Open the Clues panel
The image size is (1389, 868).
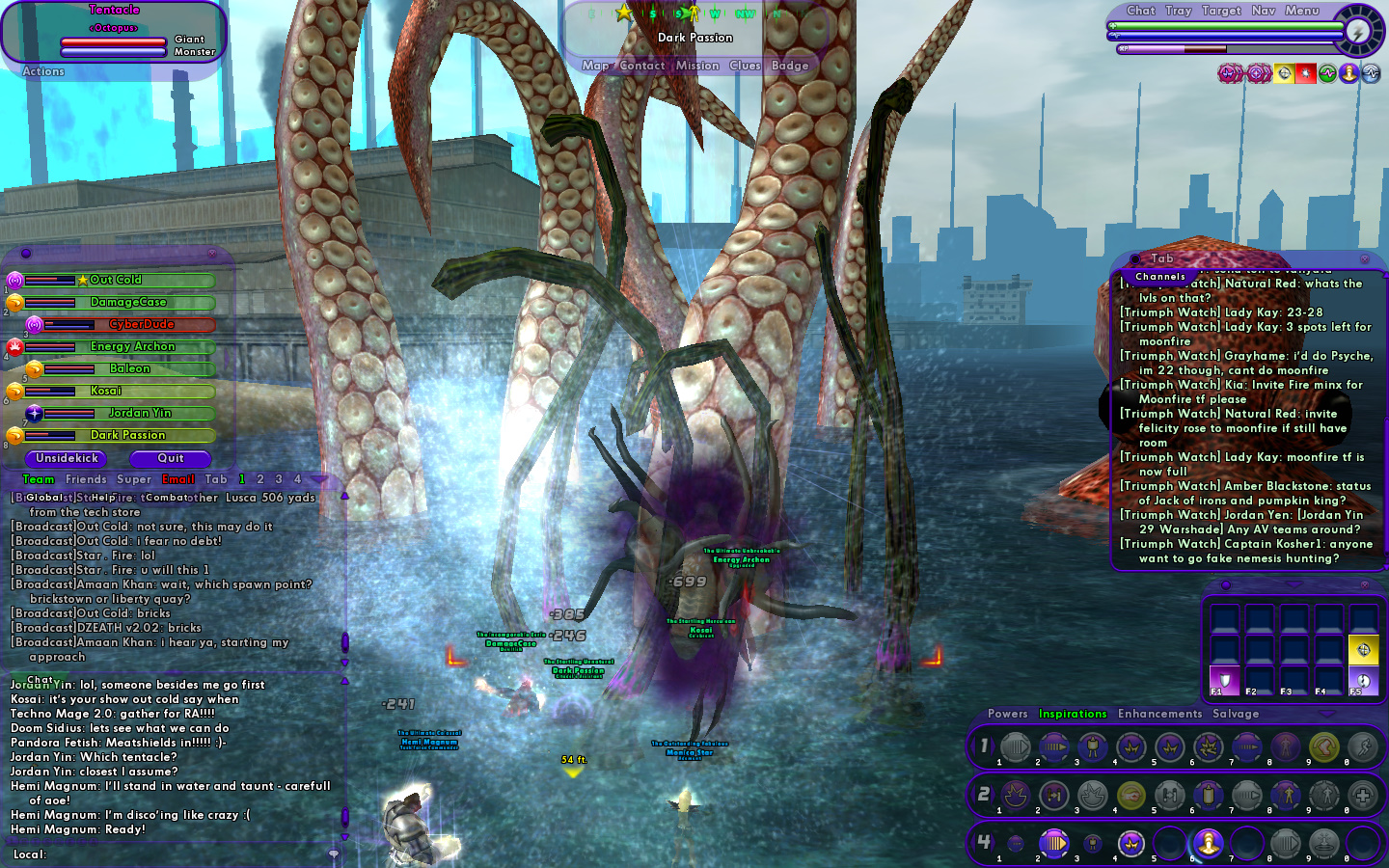point(745,66)
